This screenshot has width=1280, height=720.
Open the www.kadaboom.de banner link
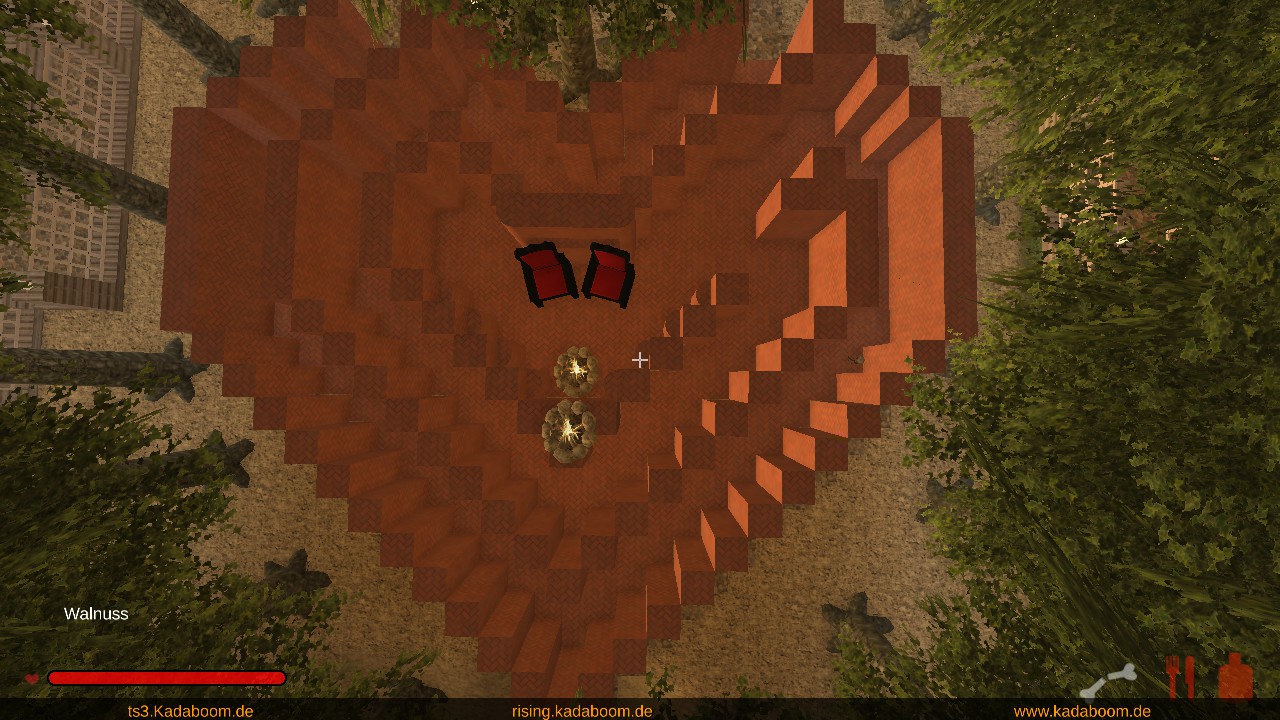coord(1082,711)
